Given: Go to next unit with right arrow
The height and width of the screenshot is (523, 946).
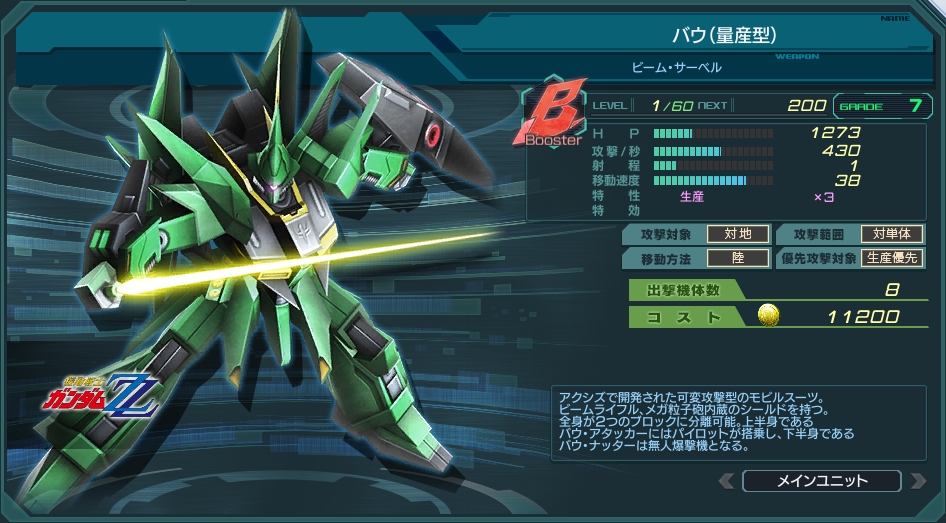Looking at the screenshot, I should [x=918, y=481].
